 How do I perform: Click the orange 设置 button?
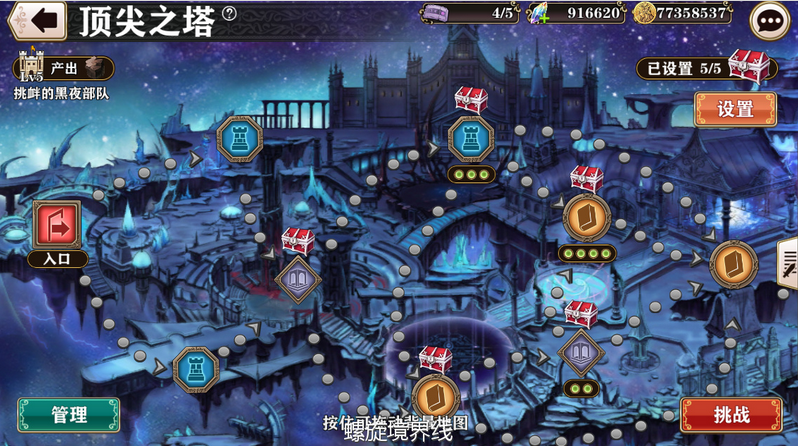pyautogui.click(x=734, y=109)
